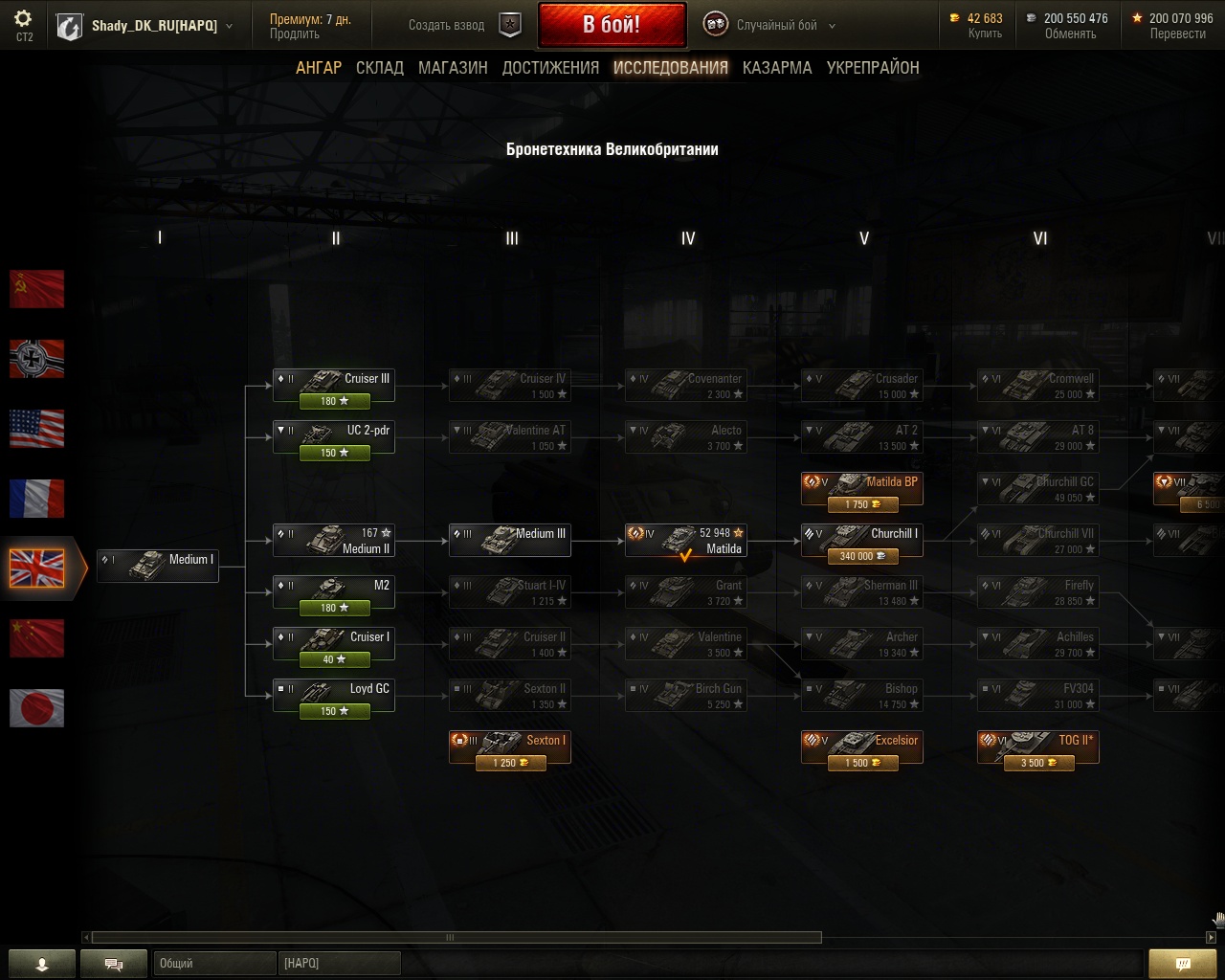Show the ДОСТИЖЕНИЯ tab
Screen dimensions: 1225x980
coord(550,68)
